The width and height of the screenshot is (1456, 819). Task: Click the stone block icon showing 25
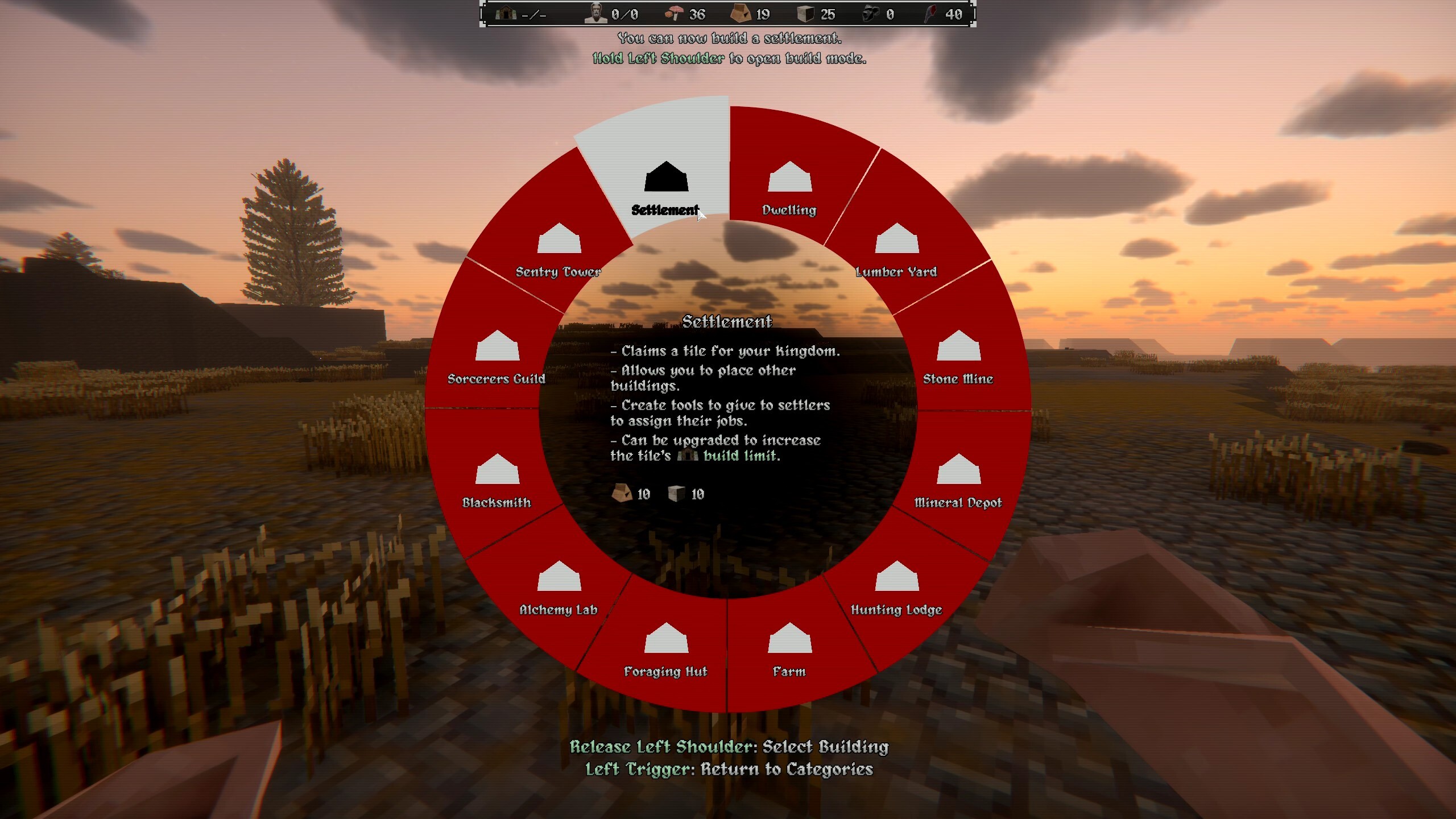pos(805,14)
